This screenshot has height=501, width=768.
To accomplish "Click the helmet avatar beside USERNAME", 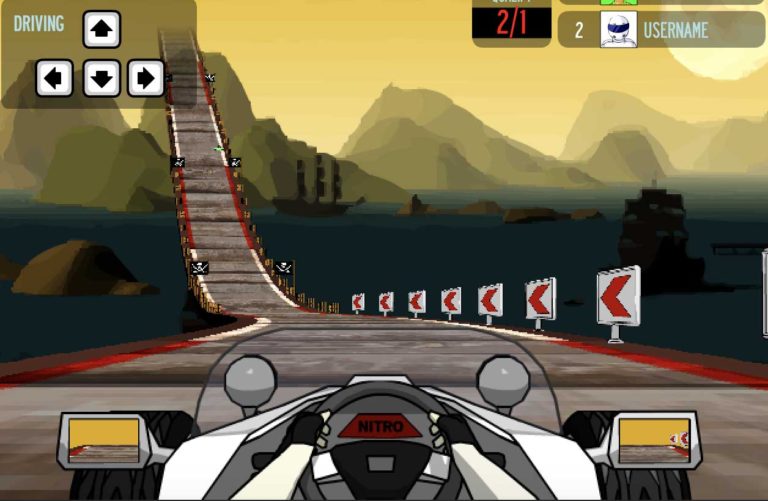I will (618, 30).
